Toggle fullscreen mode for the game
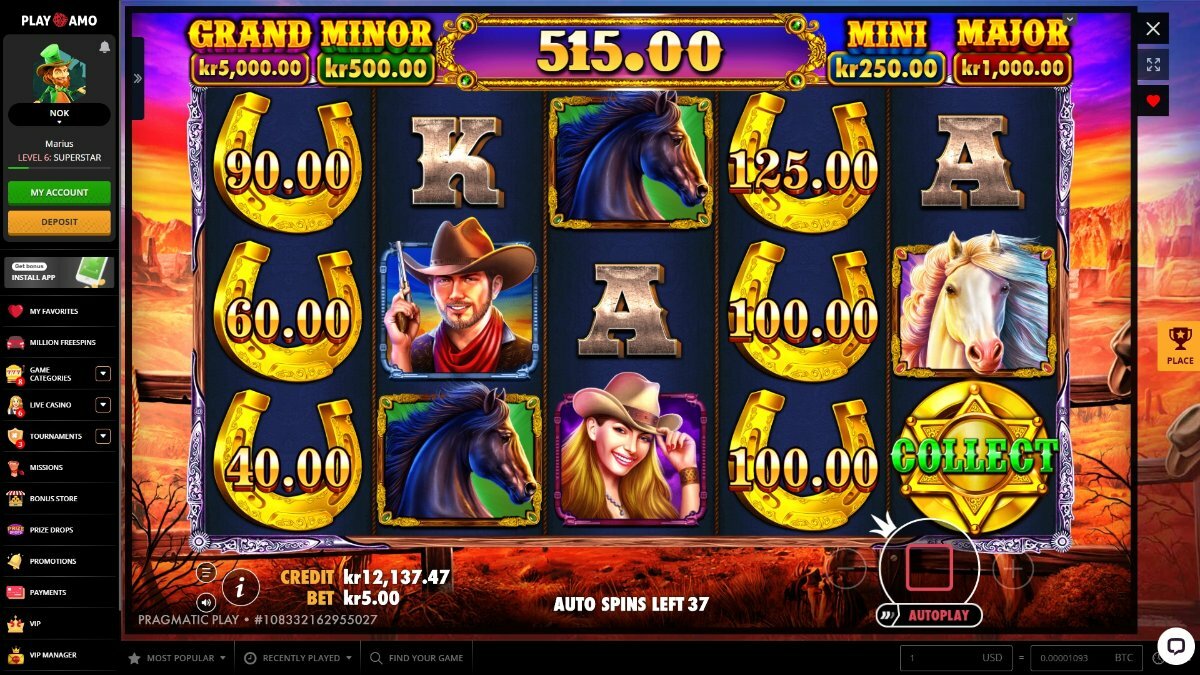This screenshot has height=675, width=1200. tap(1153, 64)
